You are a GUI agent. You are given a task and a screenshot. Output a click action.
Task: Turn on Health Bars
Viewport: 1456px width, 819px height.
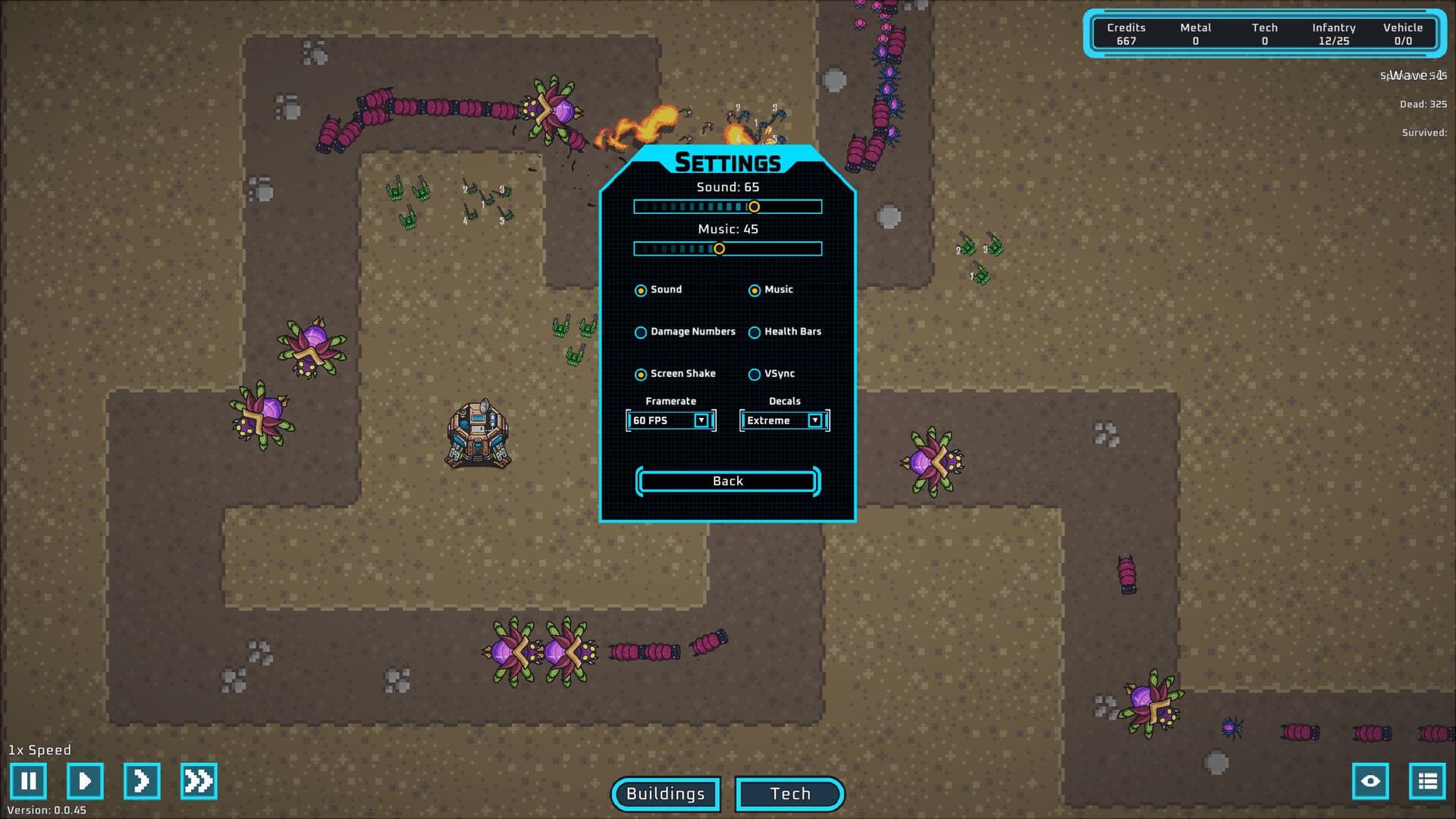point(754,332)
